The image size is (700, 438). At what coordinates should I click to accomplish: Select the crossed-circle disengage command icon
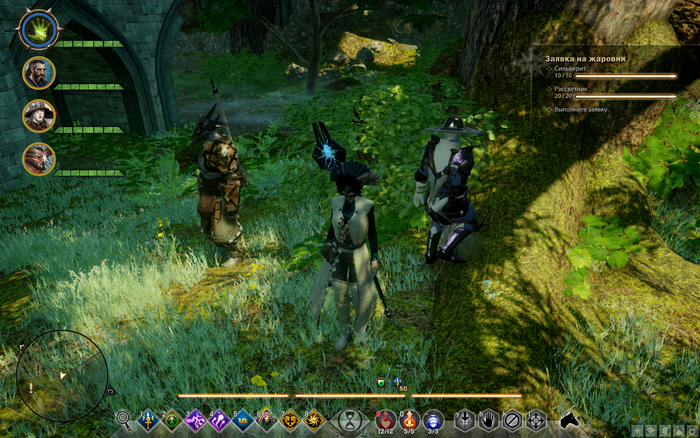click(513, 420)
